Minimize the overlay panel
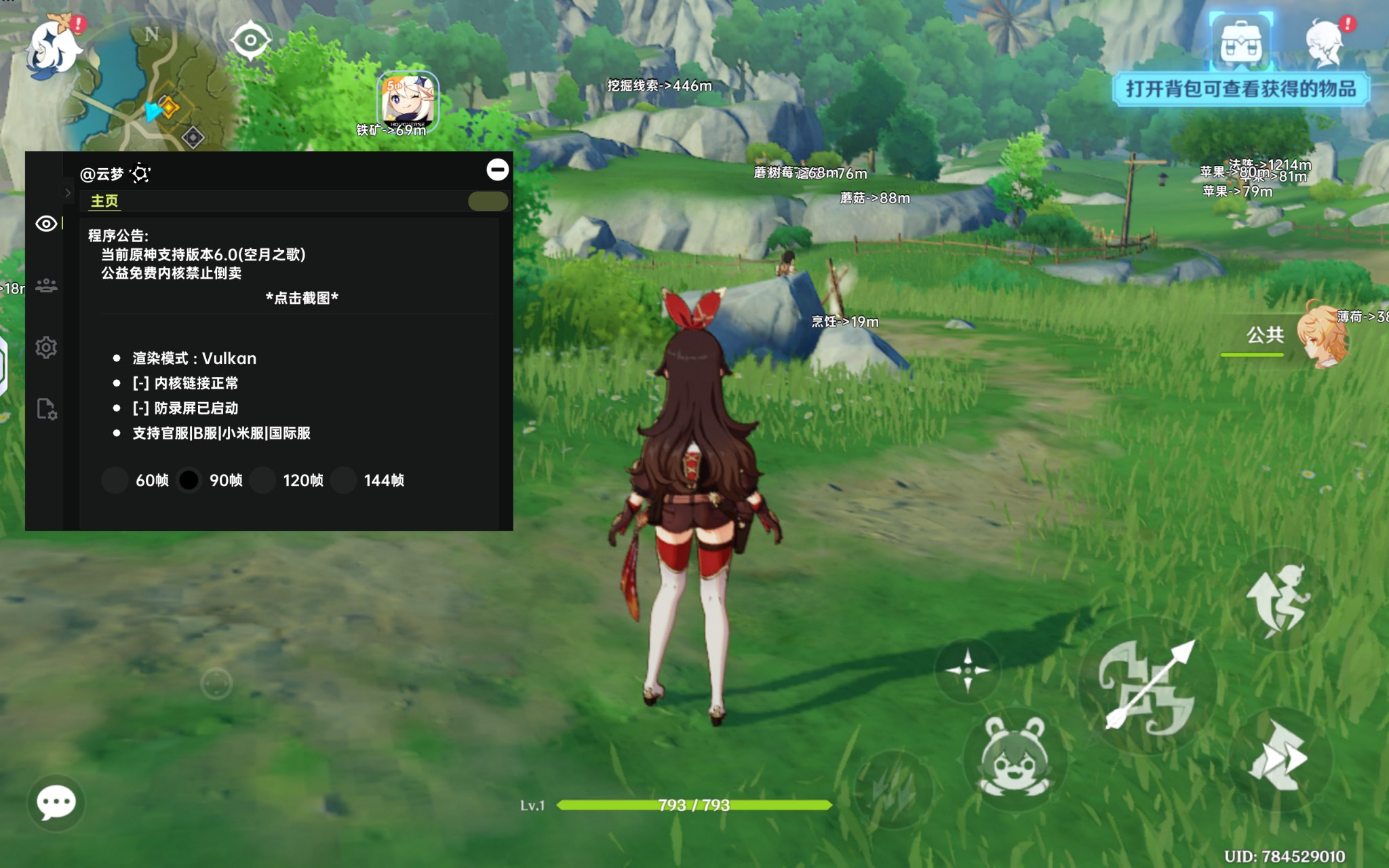This screenshot has height=868, width=1389. pyautogui.click(x=497, y=170)
